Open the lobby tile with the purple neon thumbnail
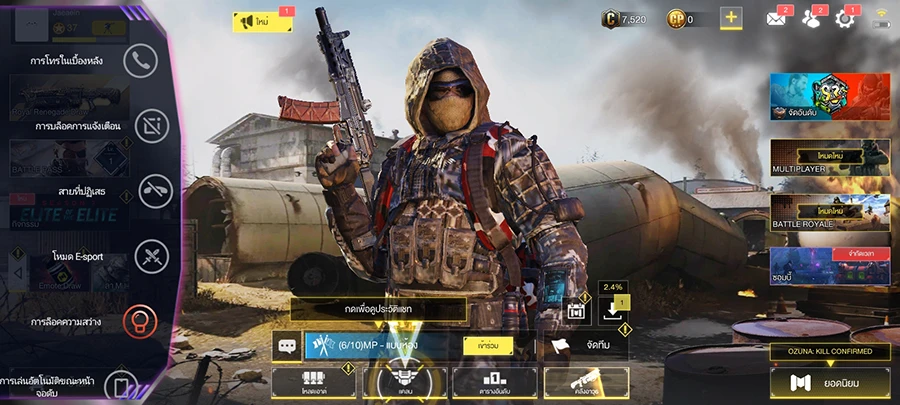Screen dimensions: 900x405 click(829, 266)
